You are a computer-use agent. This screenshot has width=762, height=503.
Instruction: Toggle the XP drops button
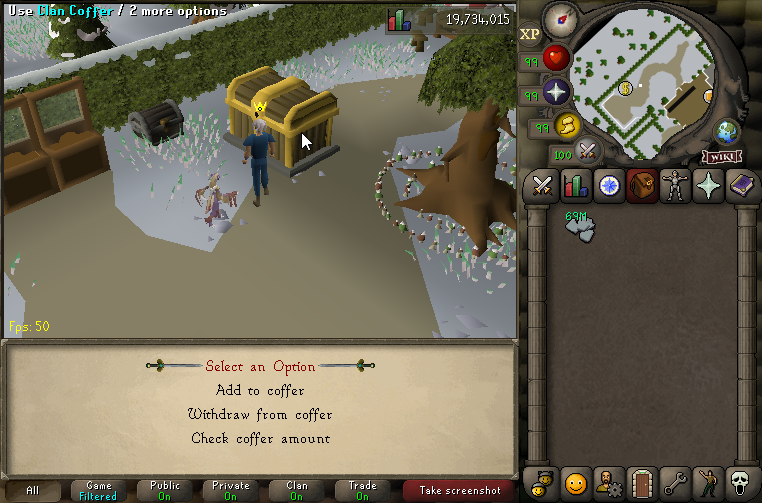click(530, 33)
